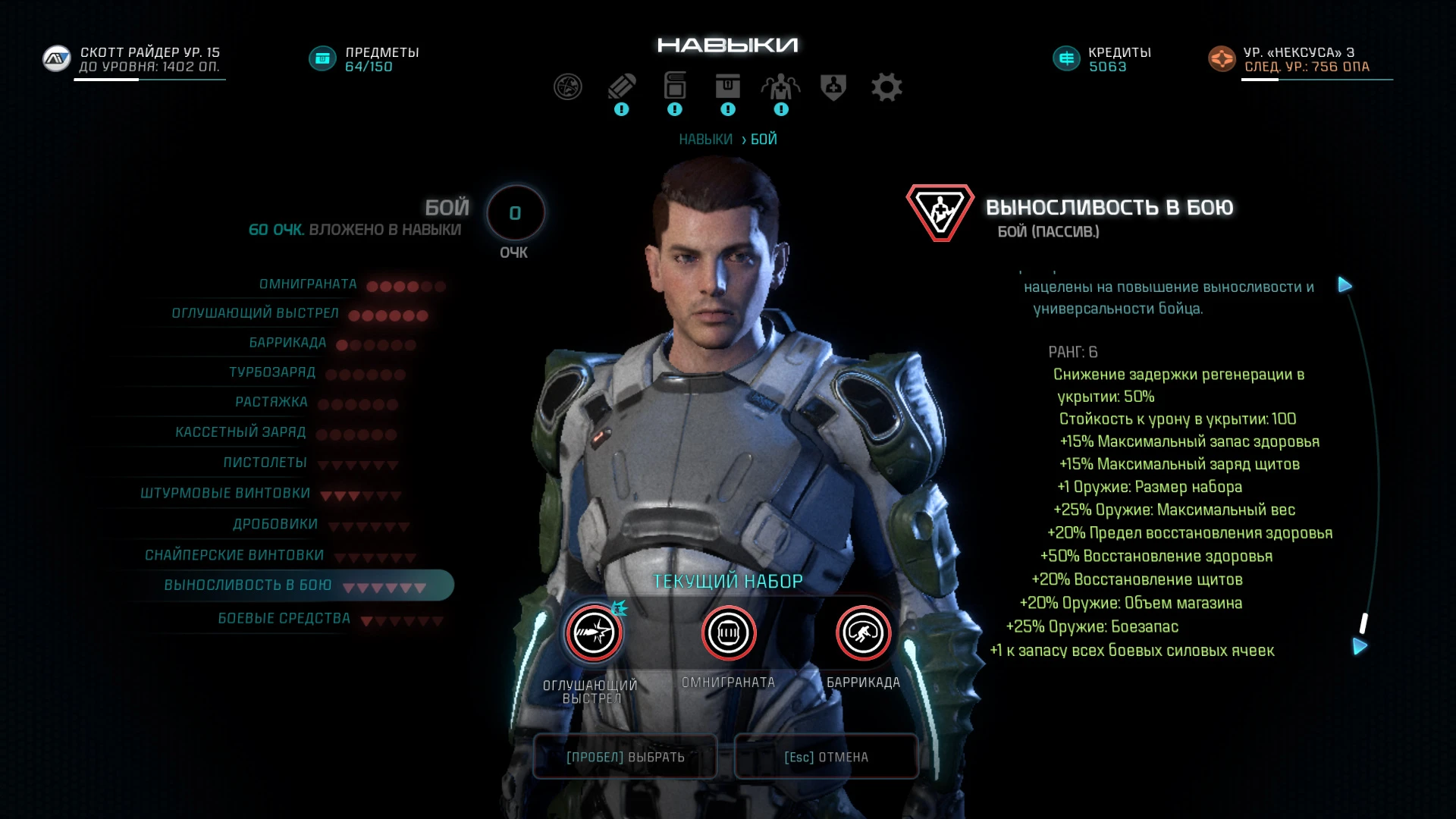Select the Omnigranata skill icon in current set
The width and height of the screenshot is (1456, 819).
tap(728, 632)
